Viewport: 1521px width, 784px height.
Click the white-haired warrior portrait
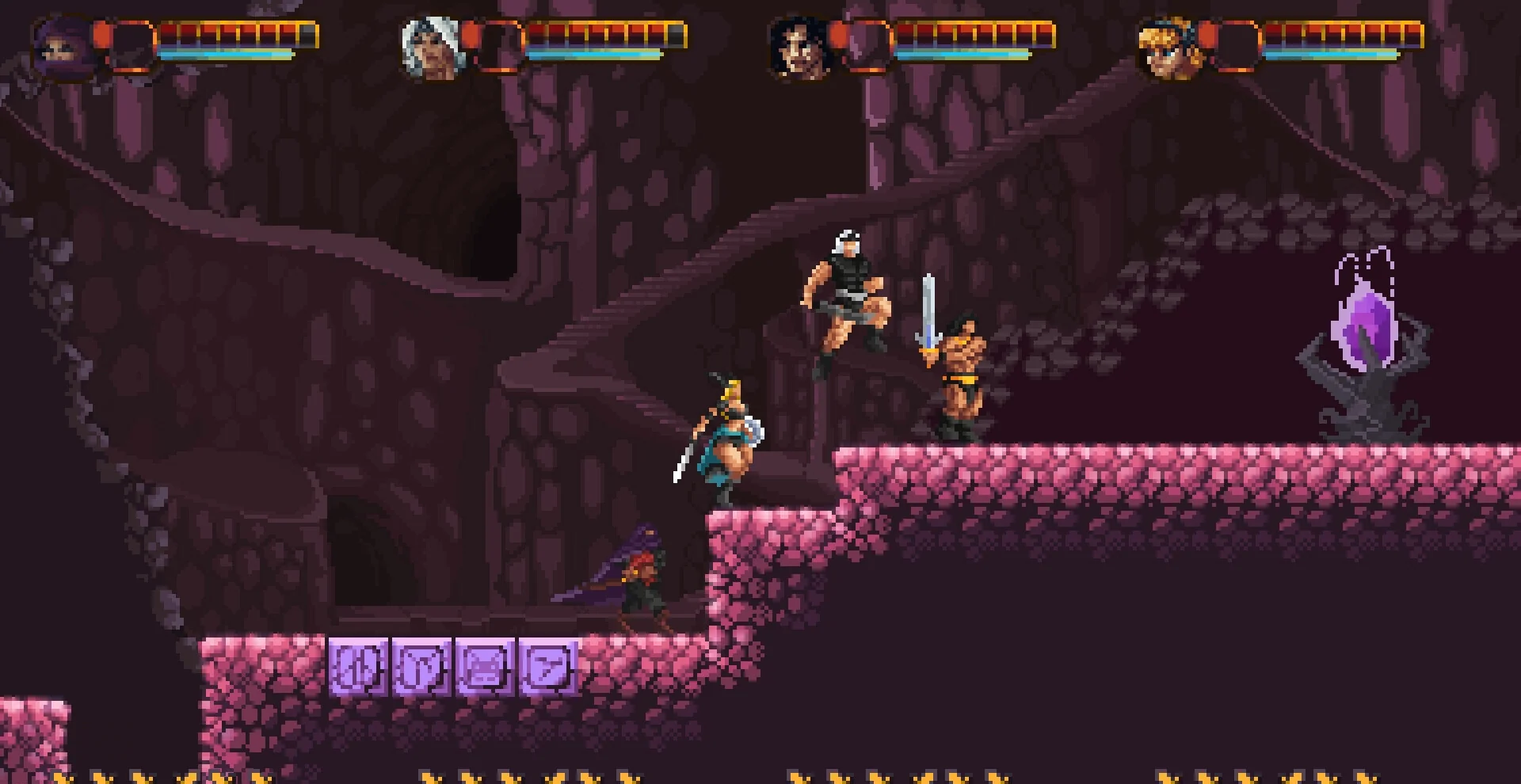point(430,49)
